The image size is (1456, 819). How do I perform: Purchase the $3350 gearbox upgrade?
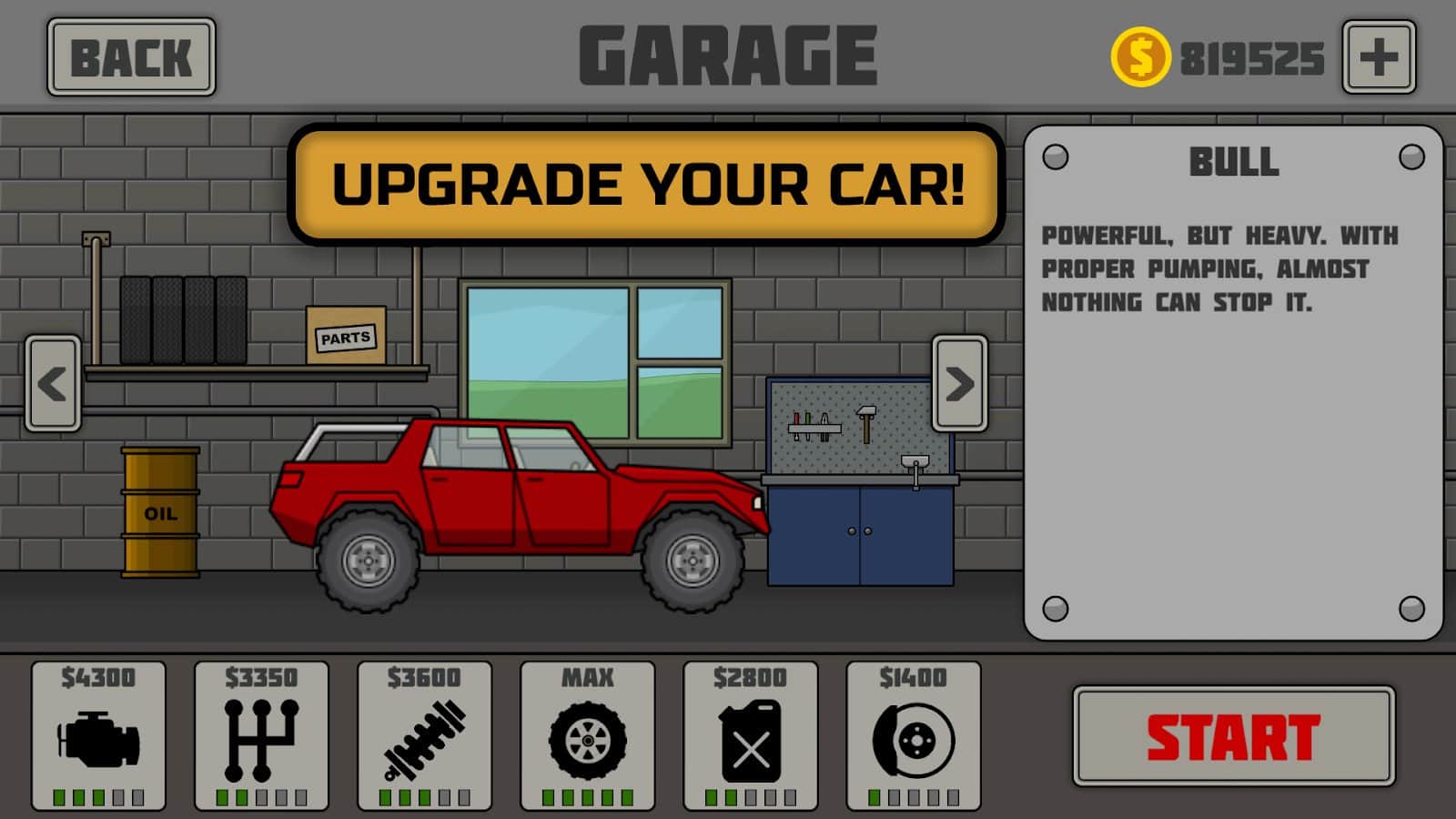(261, 736)
